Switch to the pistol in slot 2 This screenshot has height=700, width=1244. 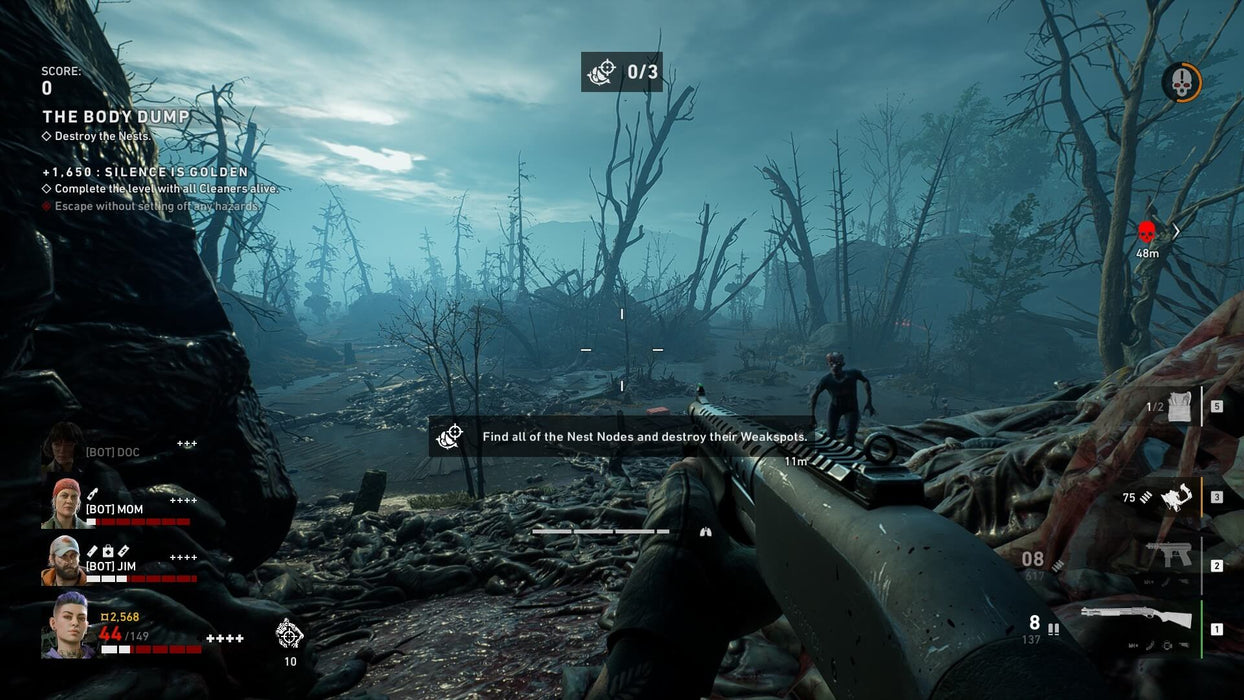point(1168,556)
